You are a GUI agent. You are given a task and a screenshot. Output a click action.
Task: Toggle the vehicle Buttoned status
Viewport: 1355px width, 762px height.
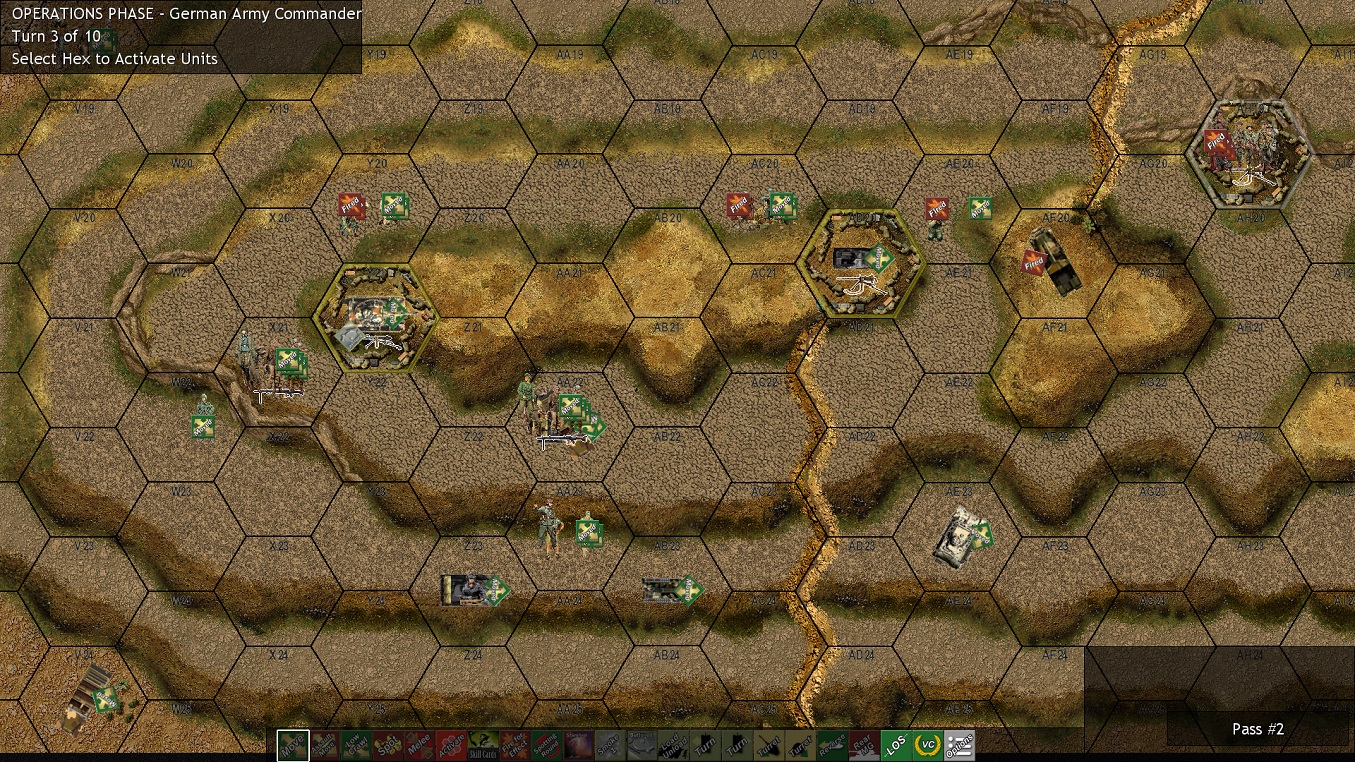click(643, 745)
